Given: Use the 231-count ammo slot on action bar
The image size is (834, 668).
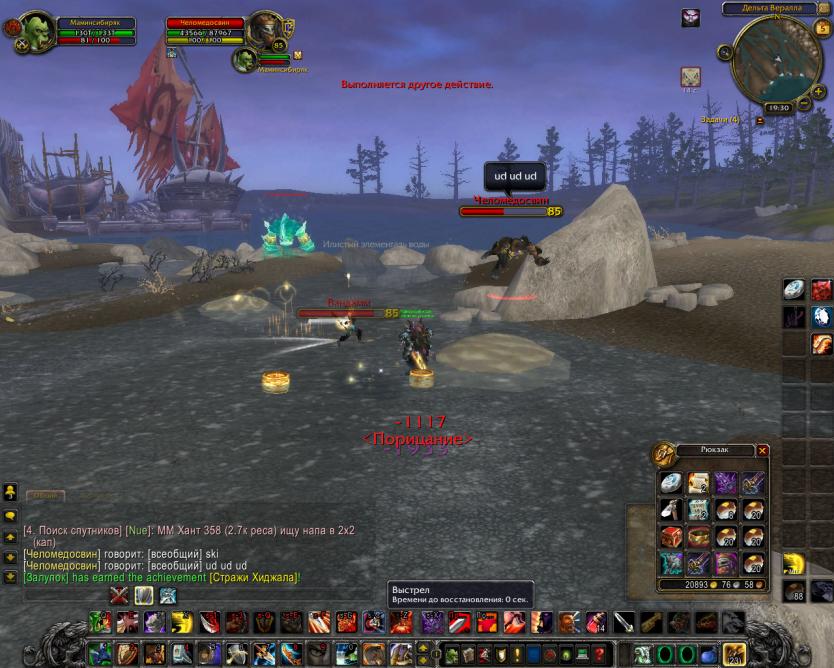Looking at the screenshot, I should [x=734, y=654].
